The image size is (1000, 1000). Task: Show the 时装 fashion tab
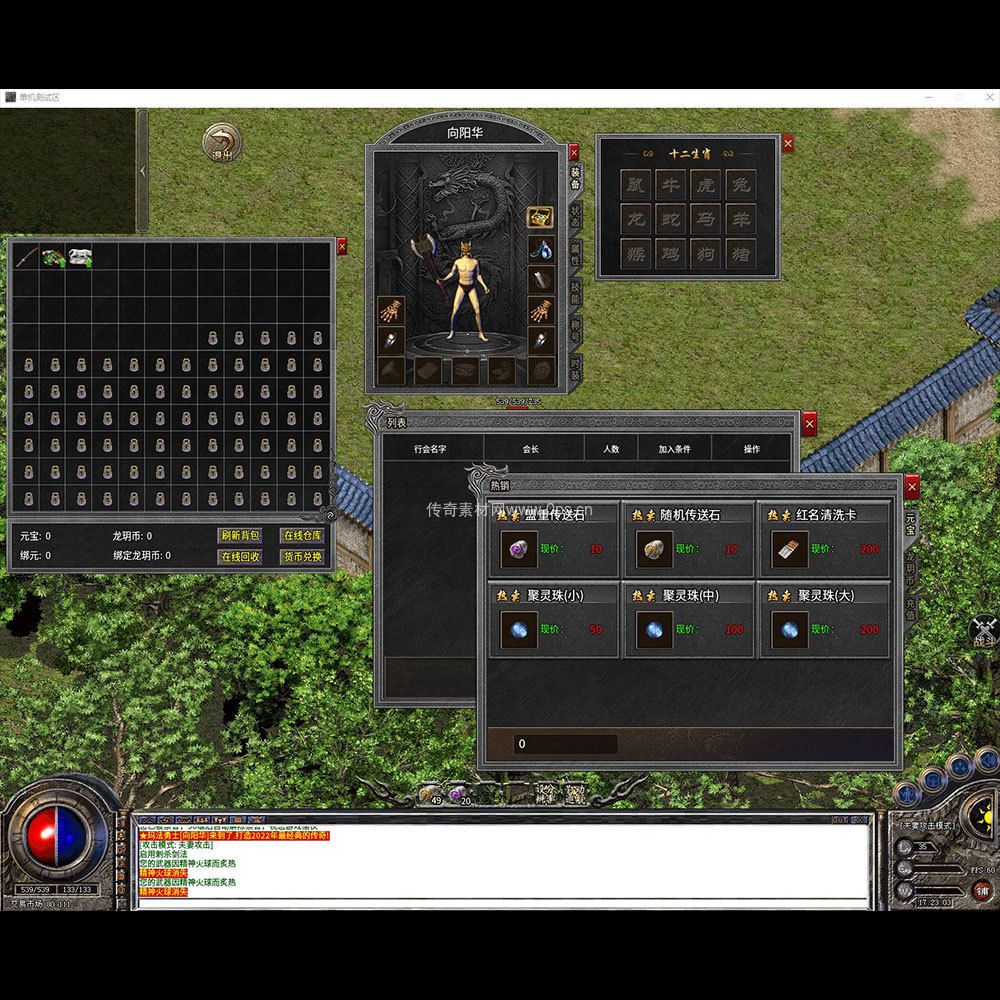[576, 368]
